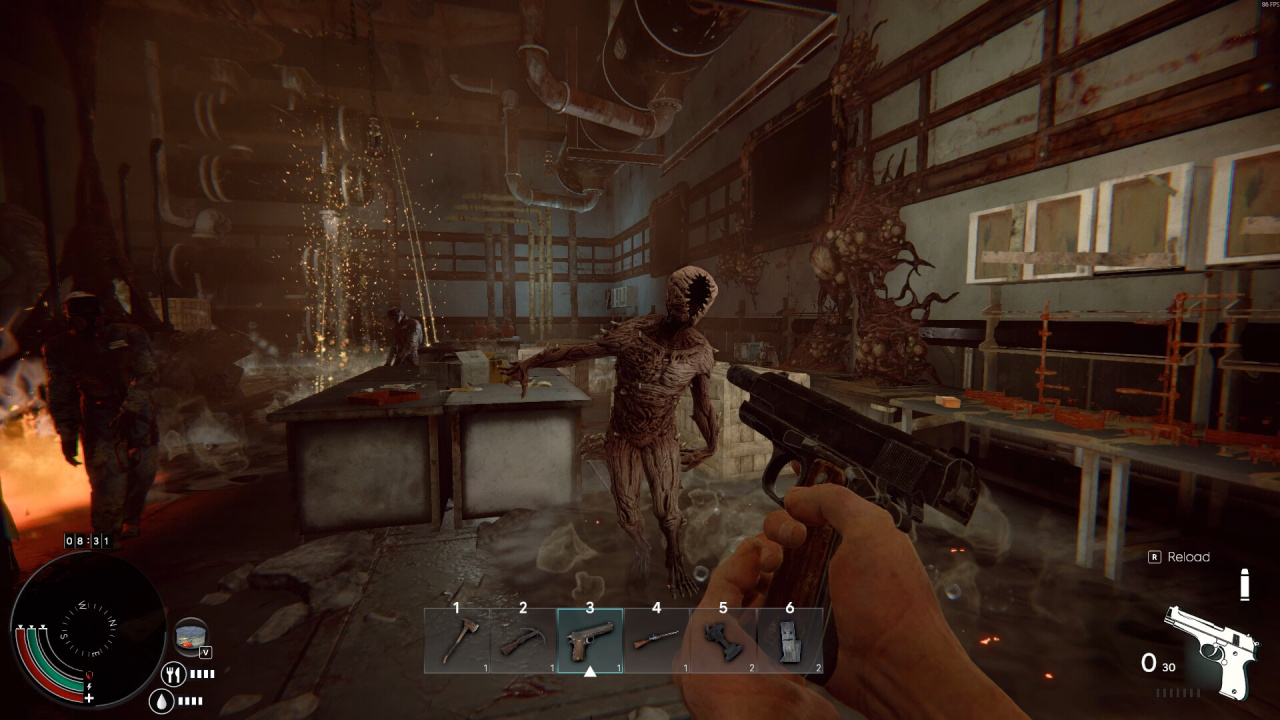Click the fork and knife hunger icon
Screen dimensions: 1280x720
coord(172,674)
